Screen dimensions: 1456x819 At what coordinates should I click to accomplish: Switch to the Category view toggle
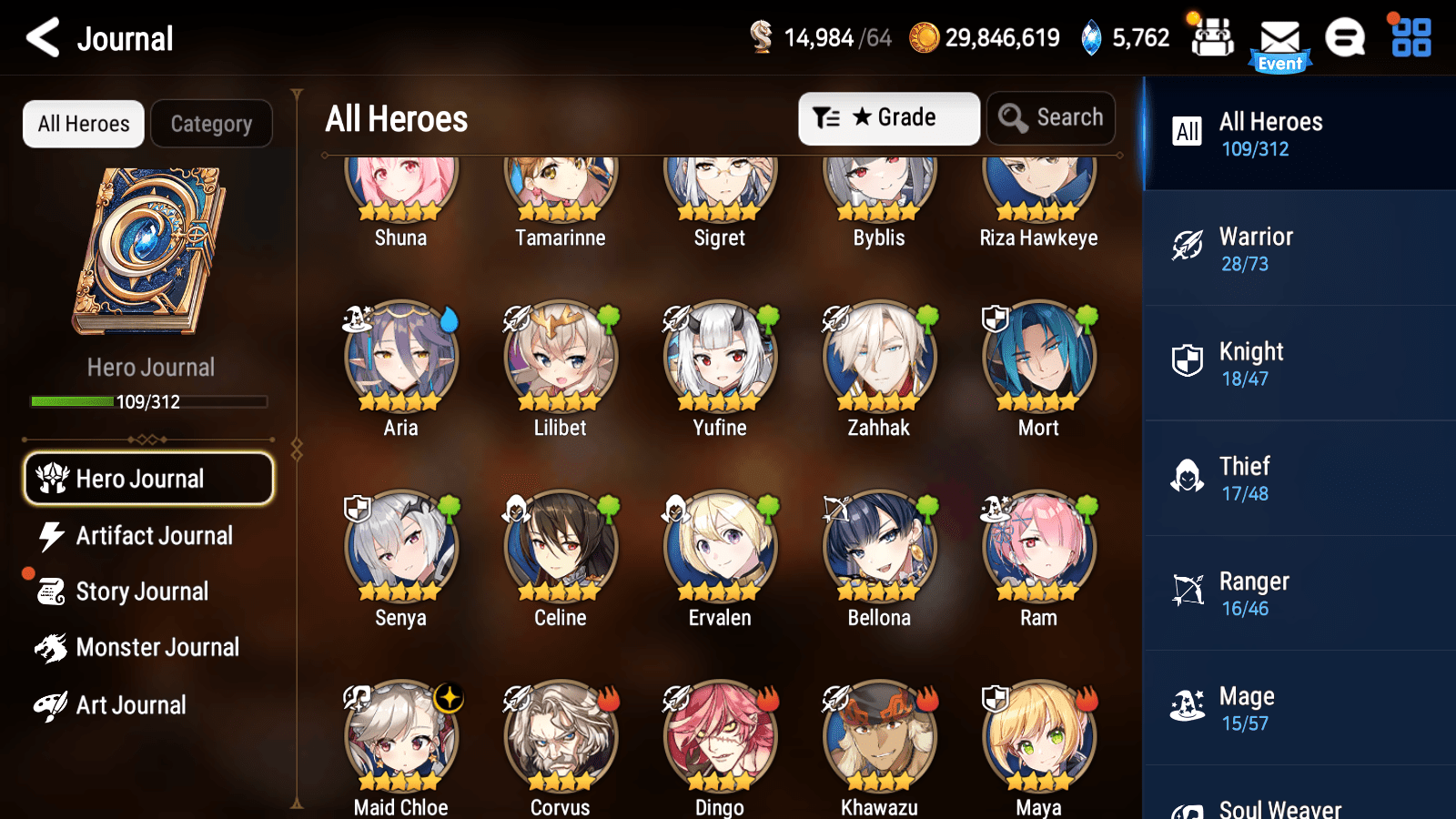(211, 124)
